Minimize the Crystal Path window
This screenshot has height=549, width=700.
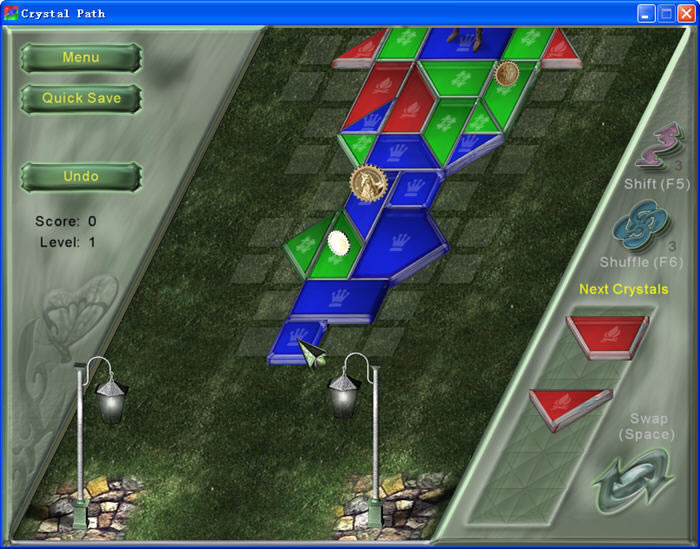646,13
